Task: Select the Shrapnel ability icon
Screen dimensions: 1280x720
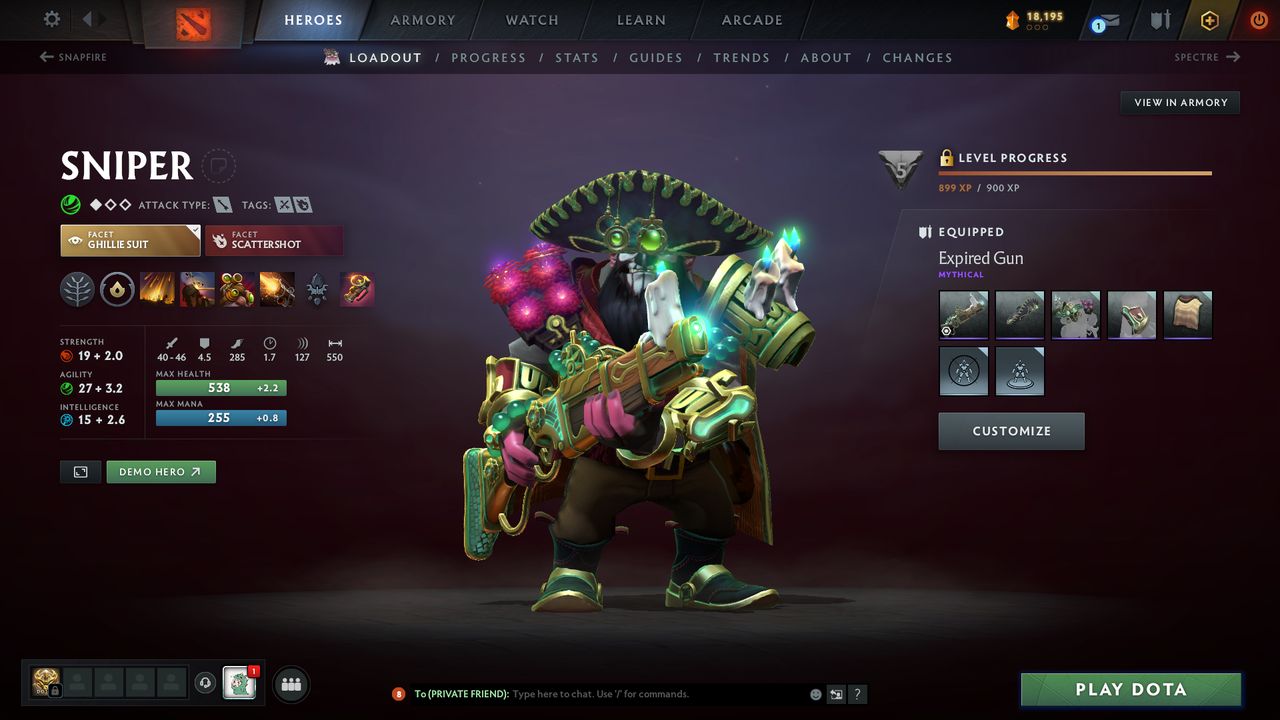Action: 157,289
